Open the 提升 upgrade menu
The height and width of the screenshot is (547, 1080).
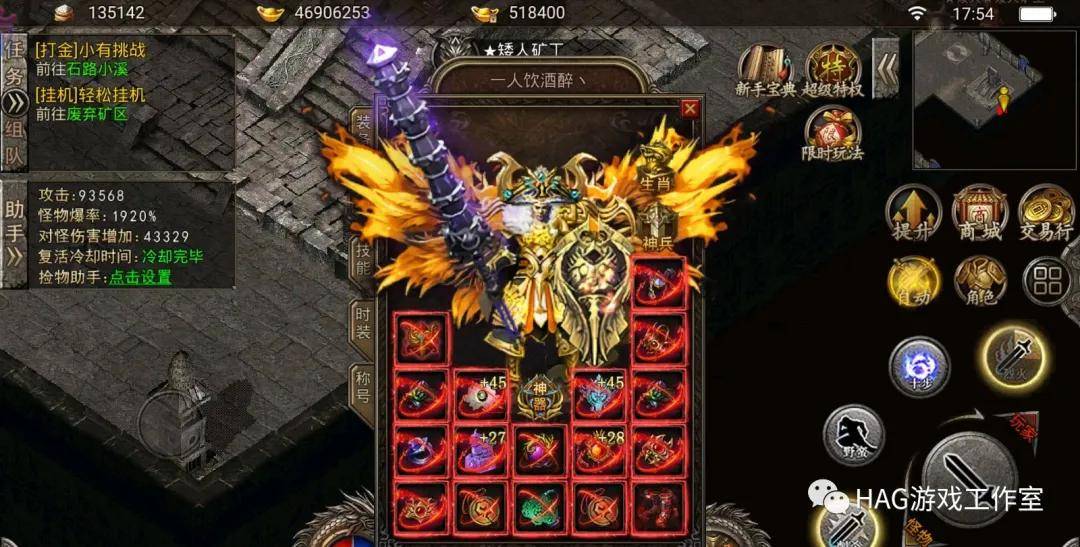(913, 211)
